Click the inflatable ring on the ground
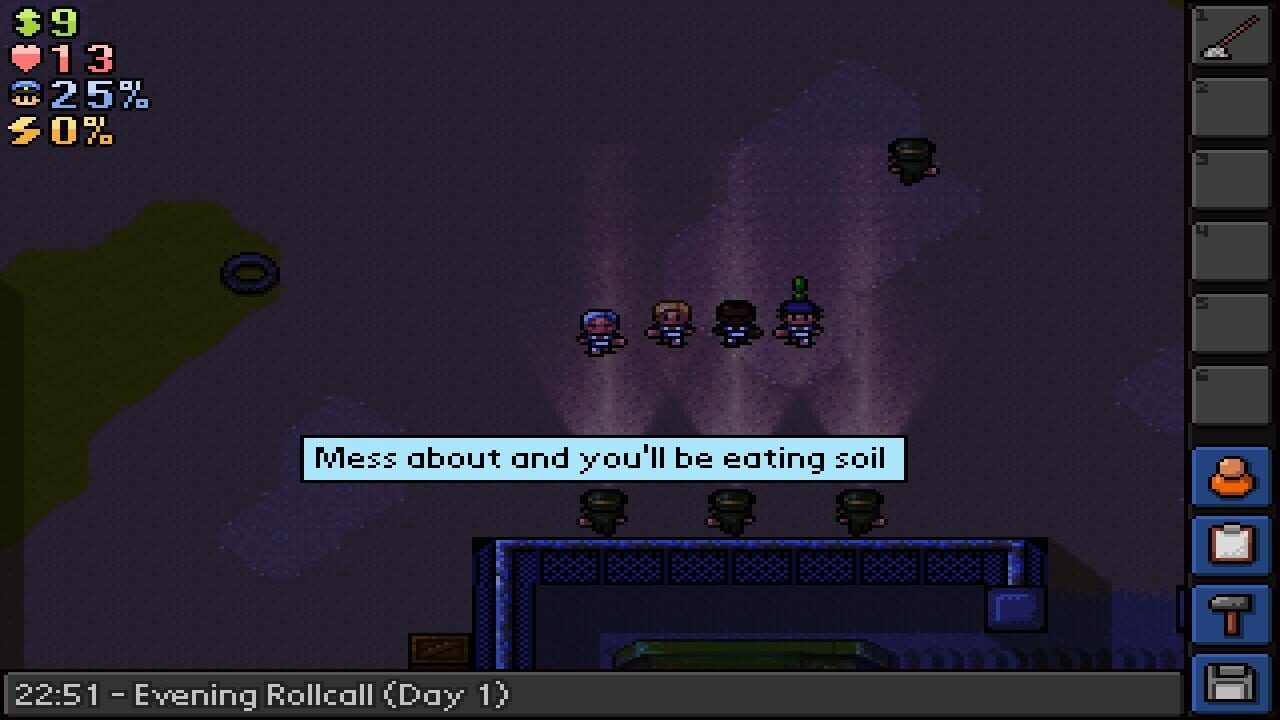 [250, 272]
